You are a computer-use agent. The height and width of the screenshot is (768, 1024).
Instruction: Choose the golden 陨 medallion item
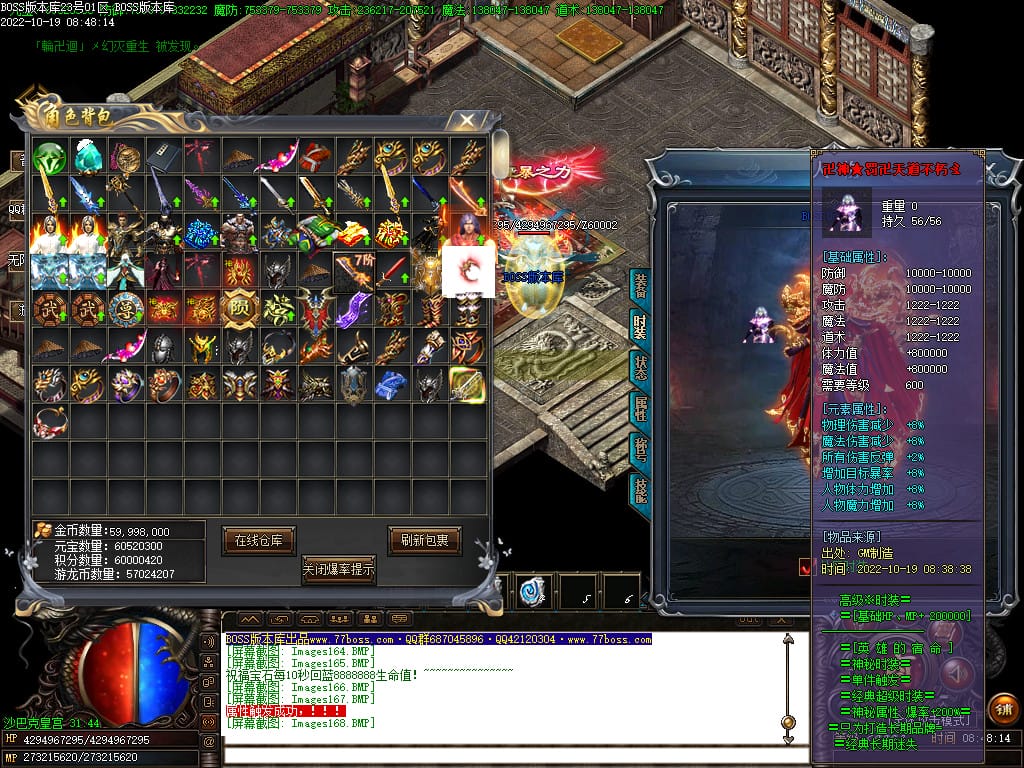tap(239, 308)
